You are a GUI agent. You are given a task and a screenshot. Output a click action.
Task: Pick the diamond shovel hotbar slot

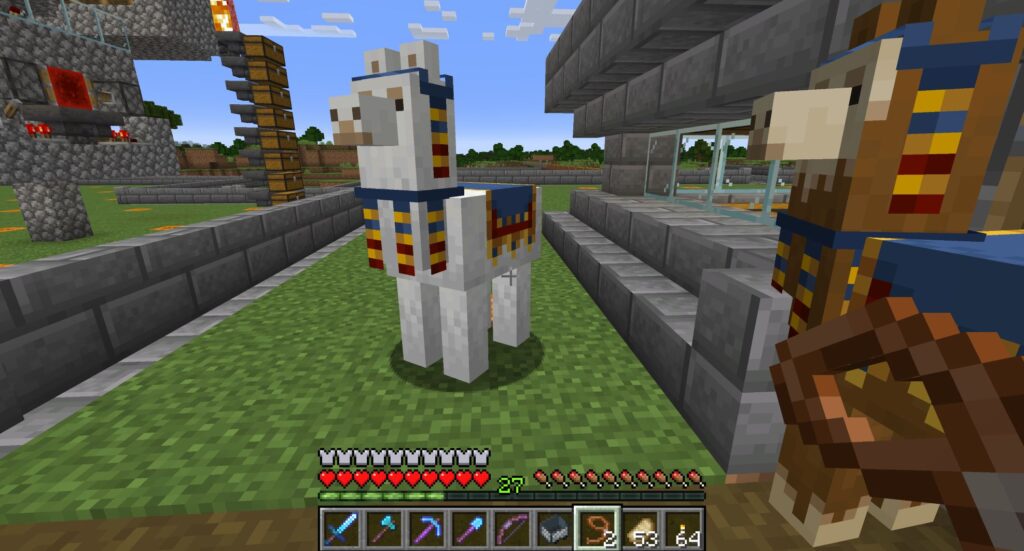tap(470, 528)
